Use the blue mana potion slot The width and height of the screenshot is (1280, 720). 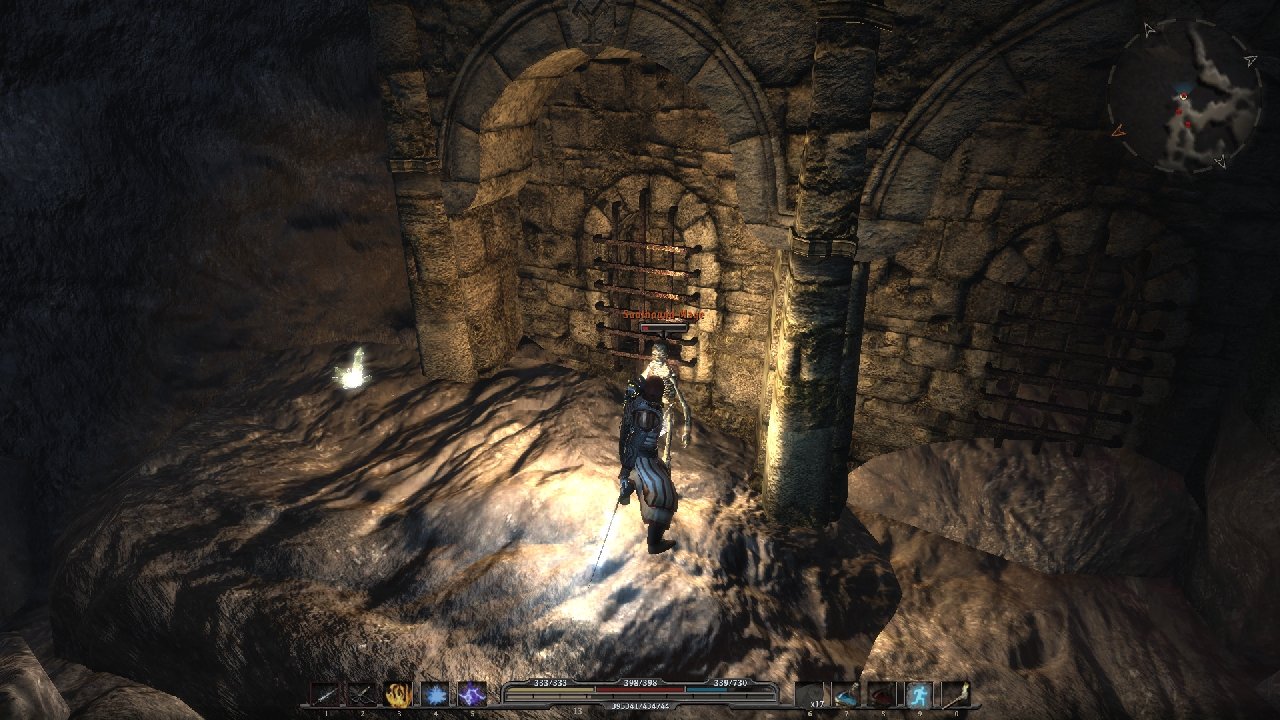(846, 694)
